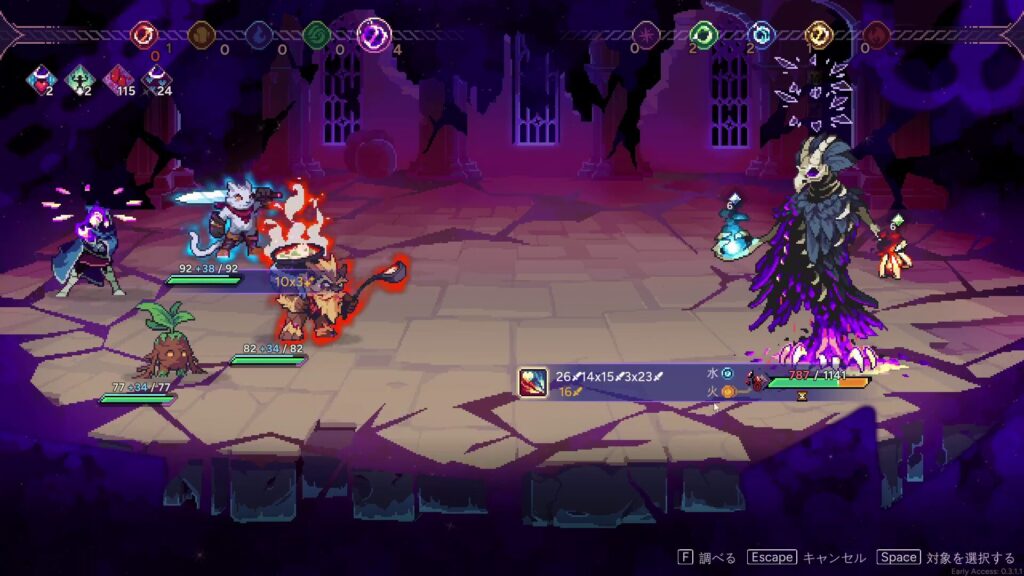Viewport: 1024px width, 576px height.
Task: Inspect the green figure status icon
Action: point(79,79)
